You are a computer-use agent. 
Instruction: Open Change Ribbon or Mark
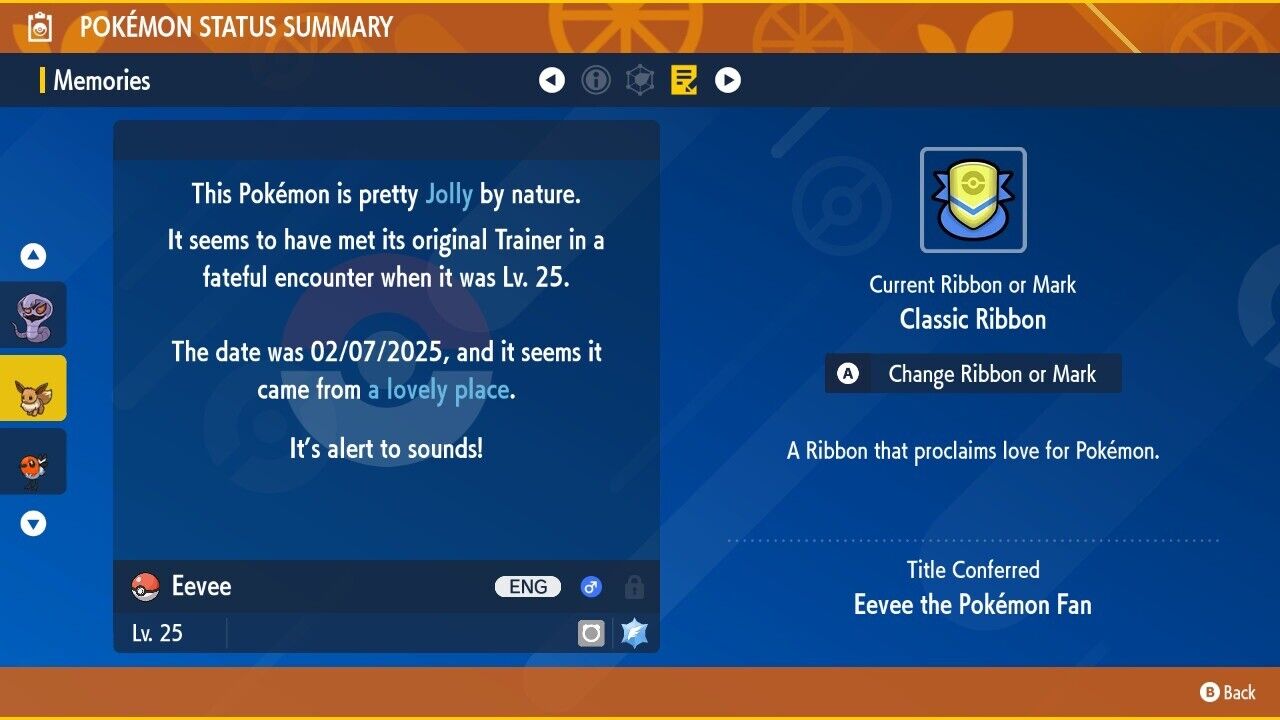click(973, 374)
